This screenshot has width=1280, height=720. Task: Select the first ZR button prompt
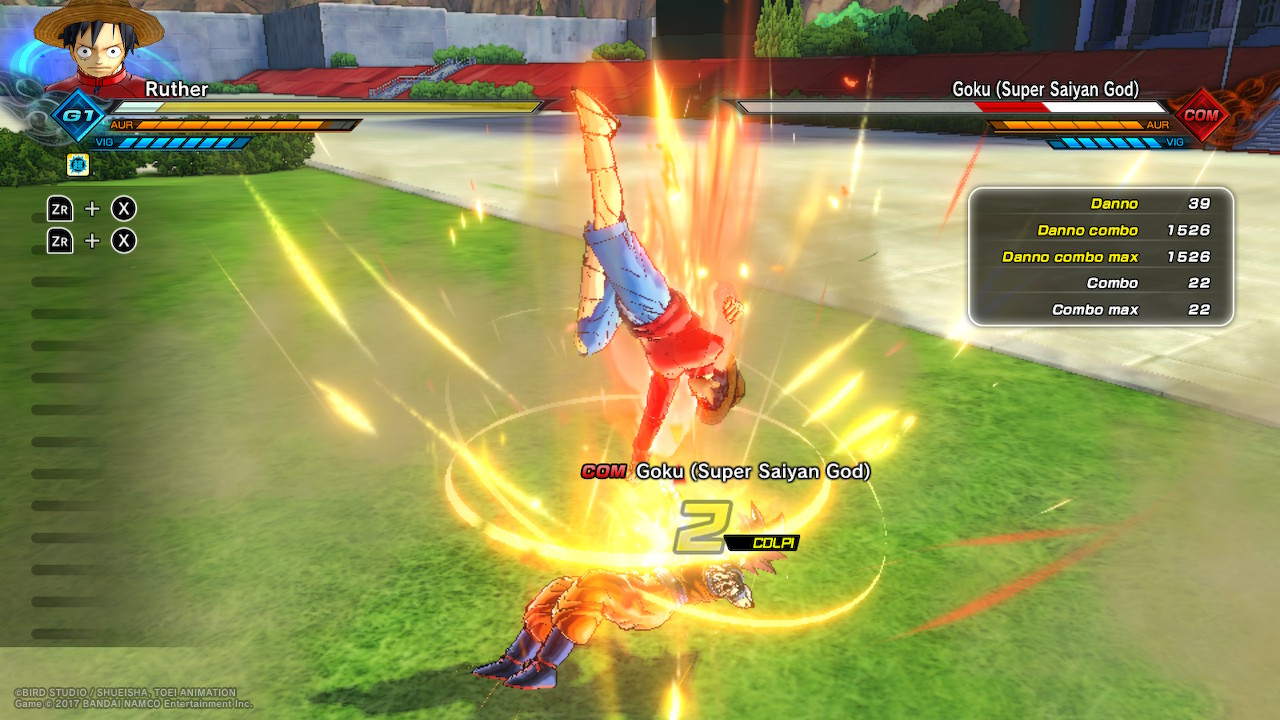[x=62, y=209]
